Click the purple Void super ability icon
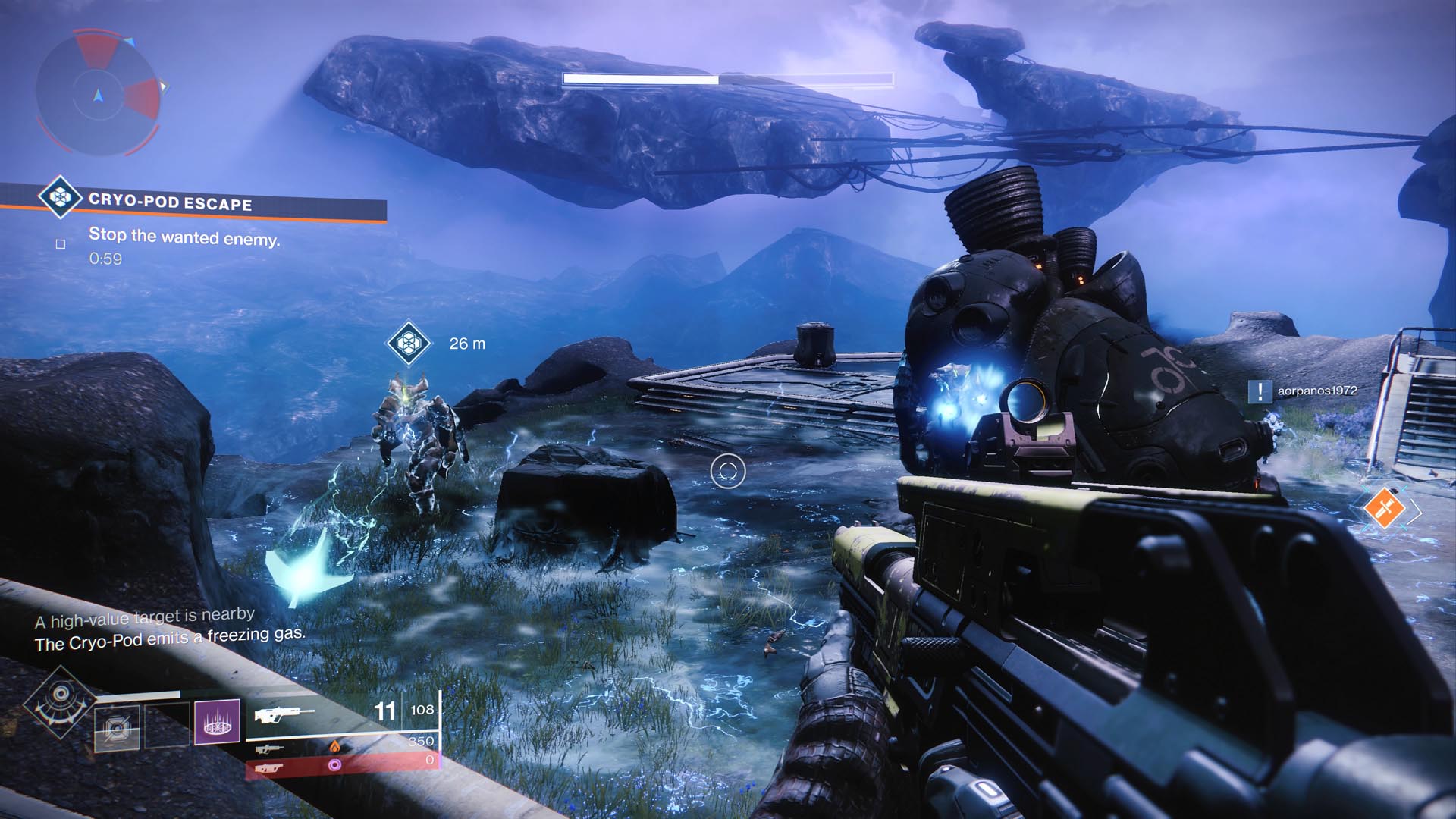Image resolution: width=1456 pixels, height=819 pixels. tap(217, 723)
